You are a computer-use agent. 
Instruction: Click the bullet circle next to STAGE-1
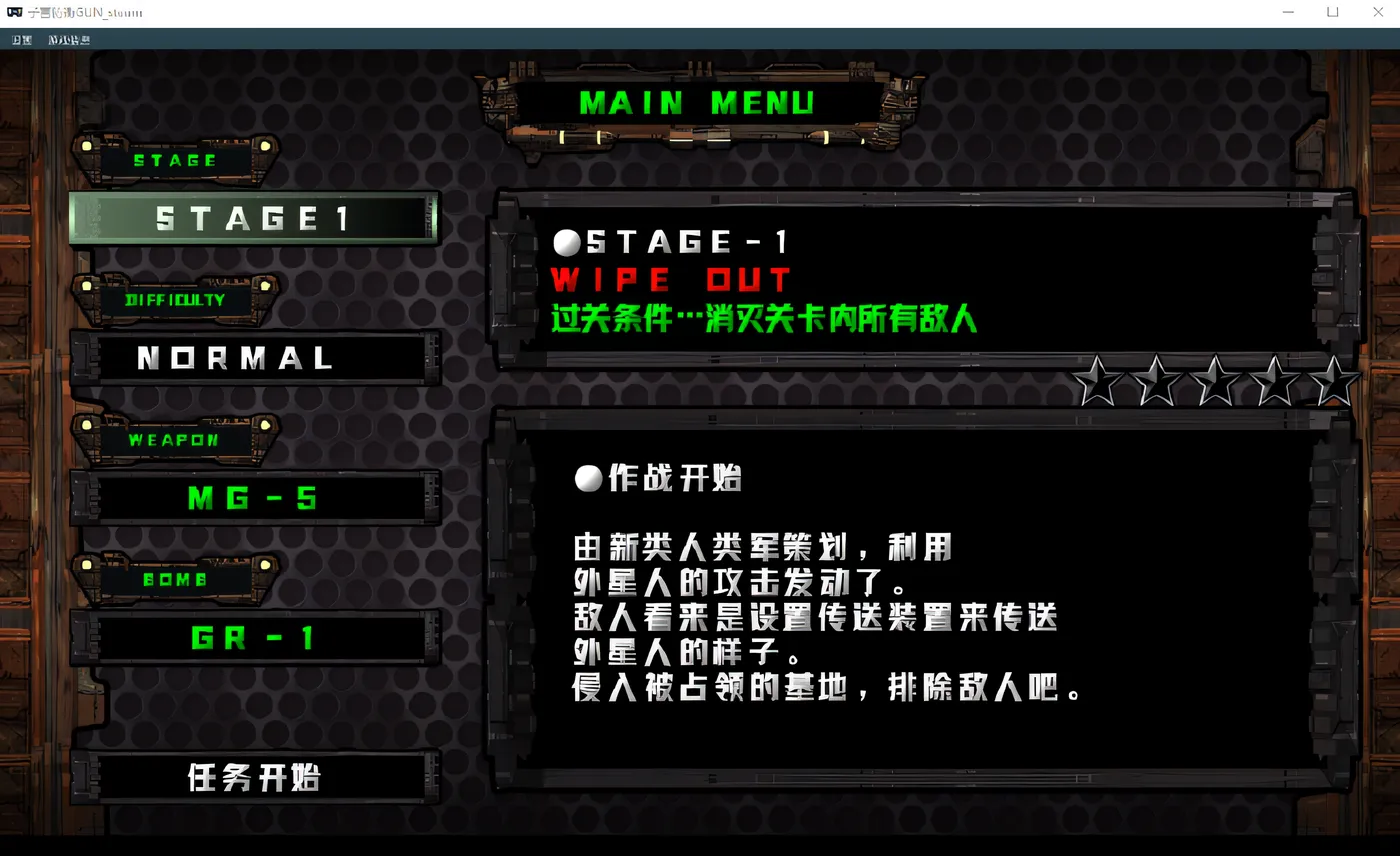(569, 240)
